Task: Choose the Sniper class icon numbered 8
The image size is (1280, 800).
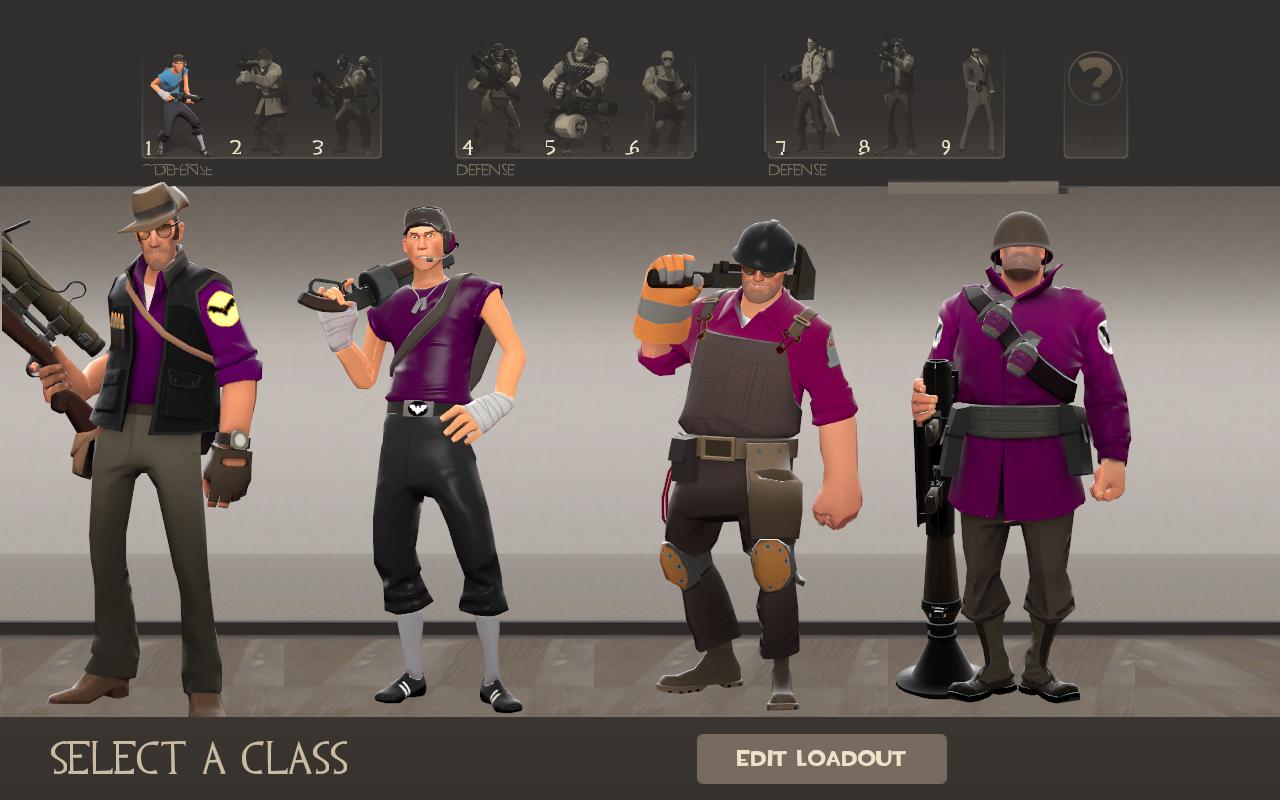Action: pyautogui.click(x=895, y=98)
